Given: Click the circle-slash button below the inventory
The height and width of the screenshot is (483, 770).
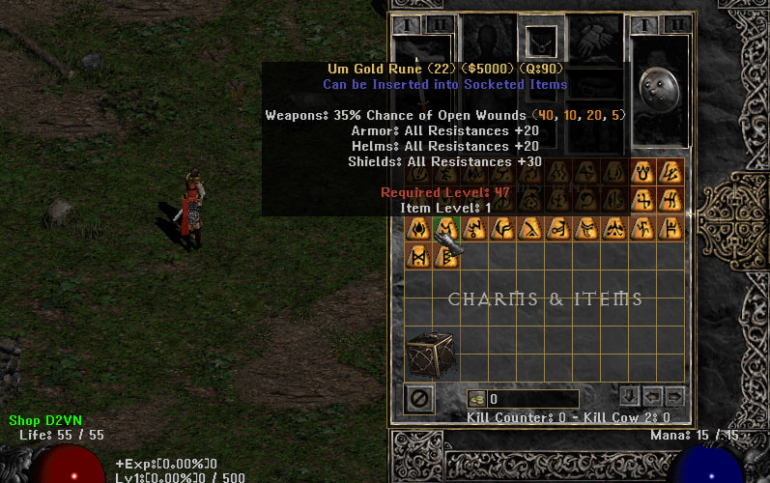Looking at the screenshot, I should (x=420, y=399).
